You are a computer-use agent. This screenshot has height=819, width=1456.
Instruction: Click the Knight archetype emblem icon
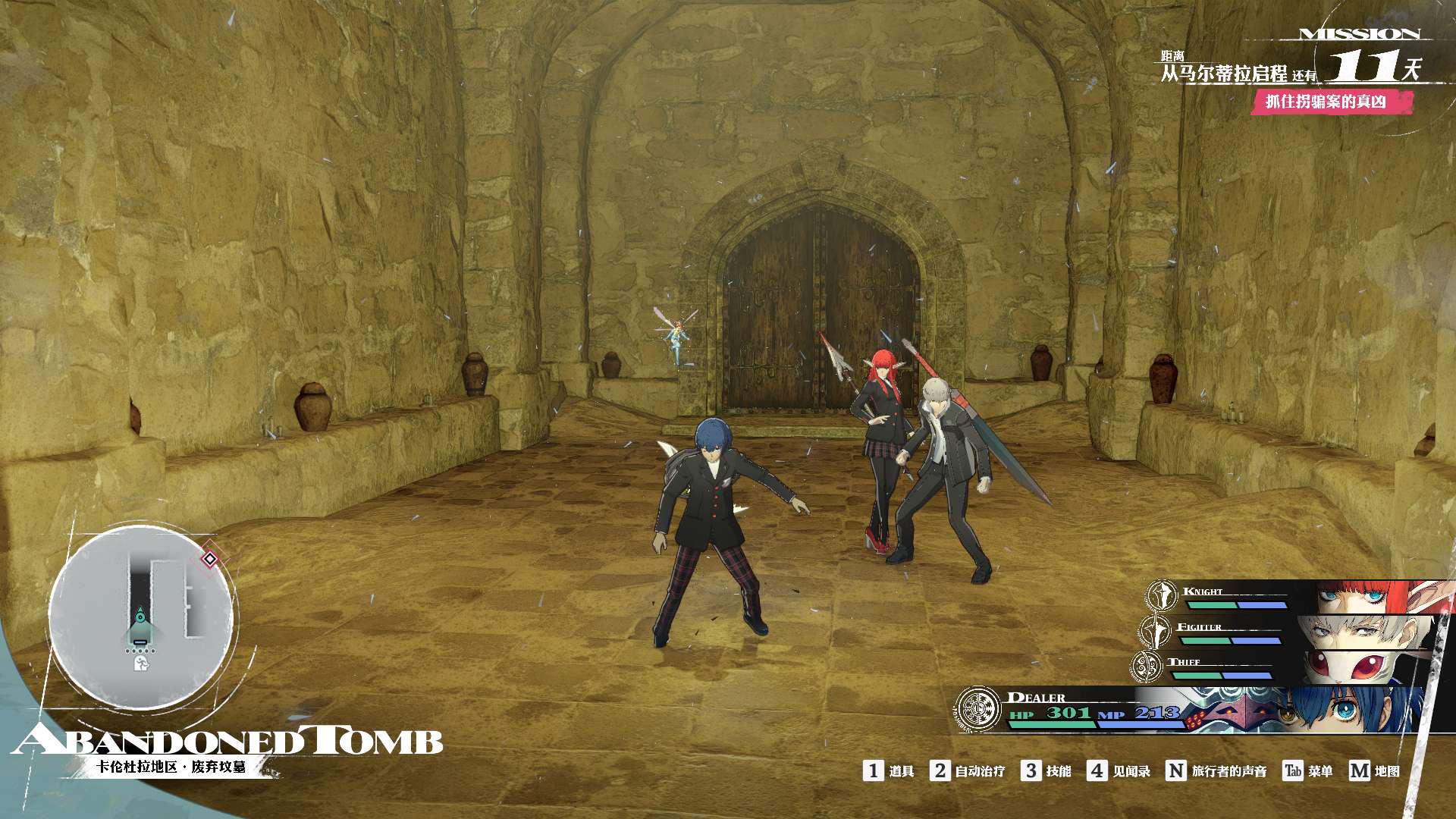tap(1161, 596)
